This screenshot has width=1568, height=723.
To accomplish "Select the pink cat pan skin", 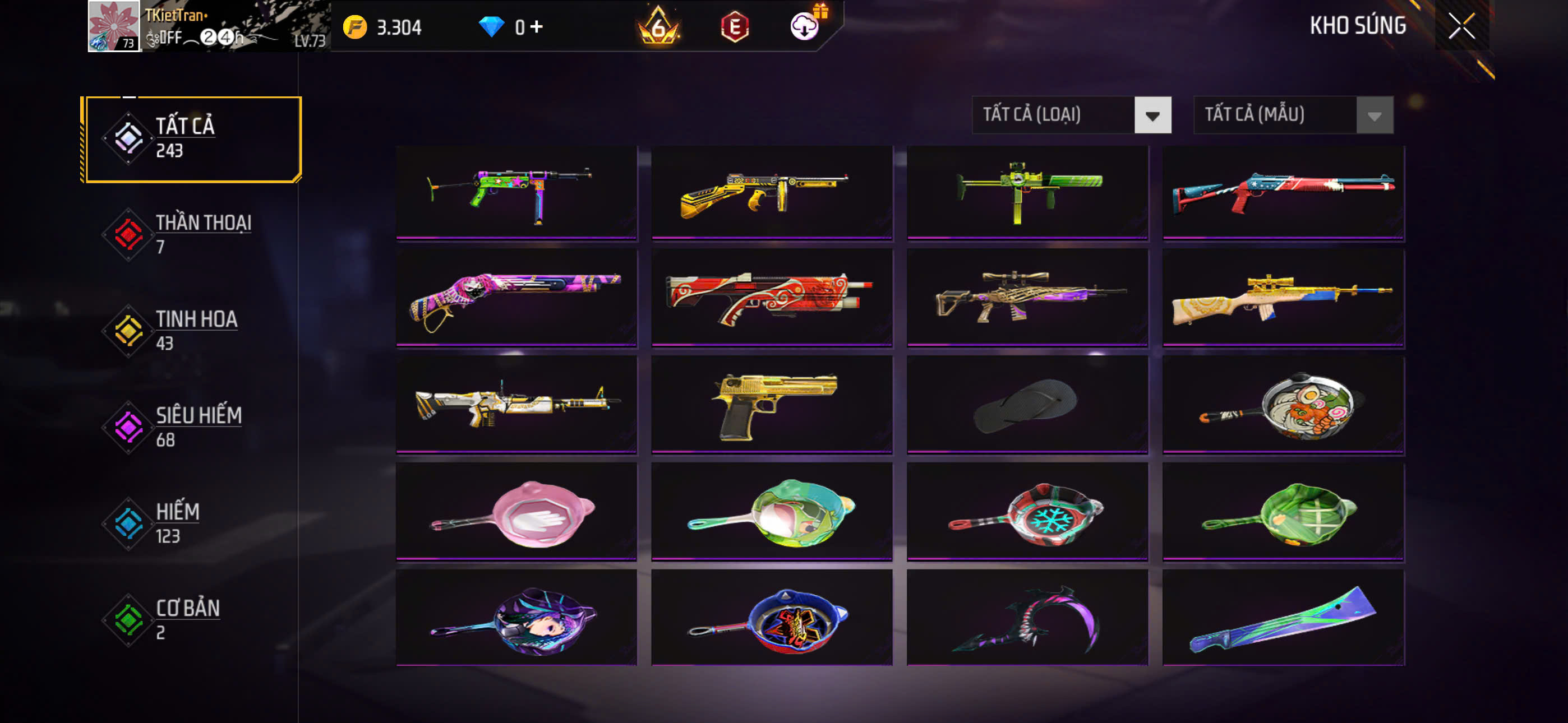I will click(516, 511).
